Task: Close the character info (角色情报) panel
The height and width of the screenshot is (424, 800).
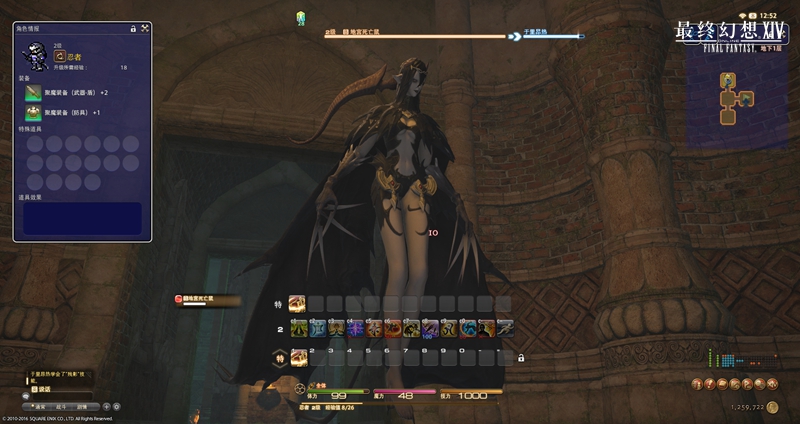Action: (x=146, y=29)
